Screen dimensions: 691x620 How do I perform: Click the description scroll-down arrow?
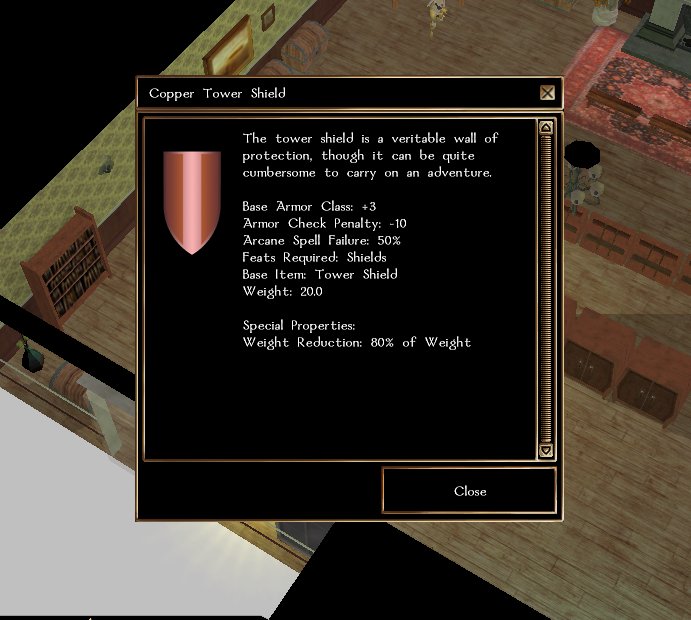545,451
